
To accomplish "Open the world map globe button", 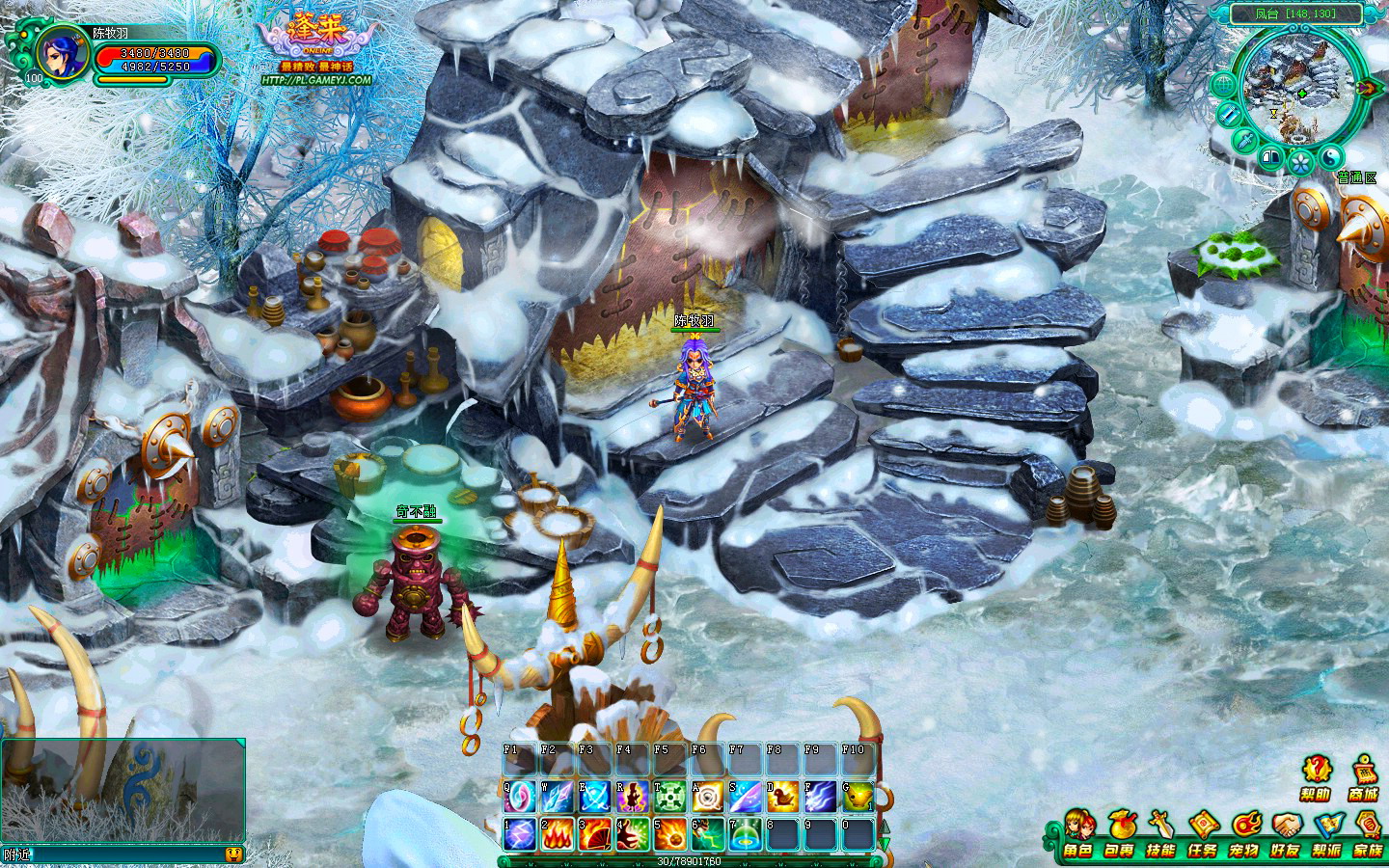I will pyautogui.click(x=1223, y=85).
